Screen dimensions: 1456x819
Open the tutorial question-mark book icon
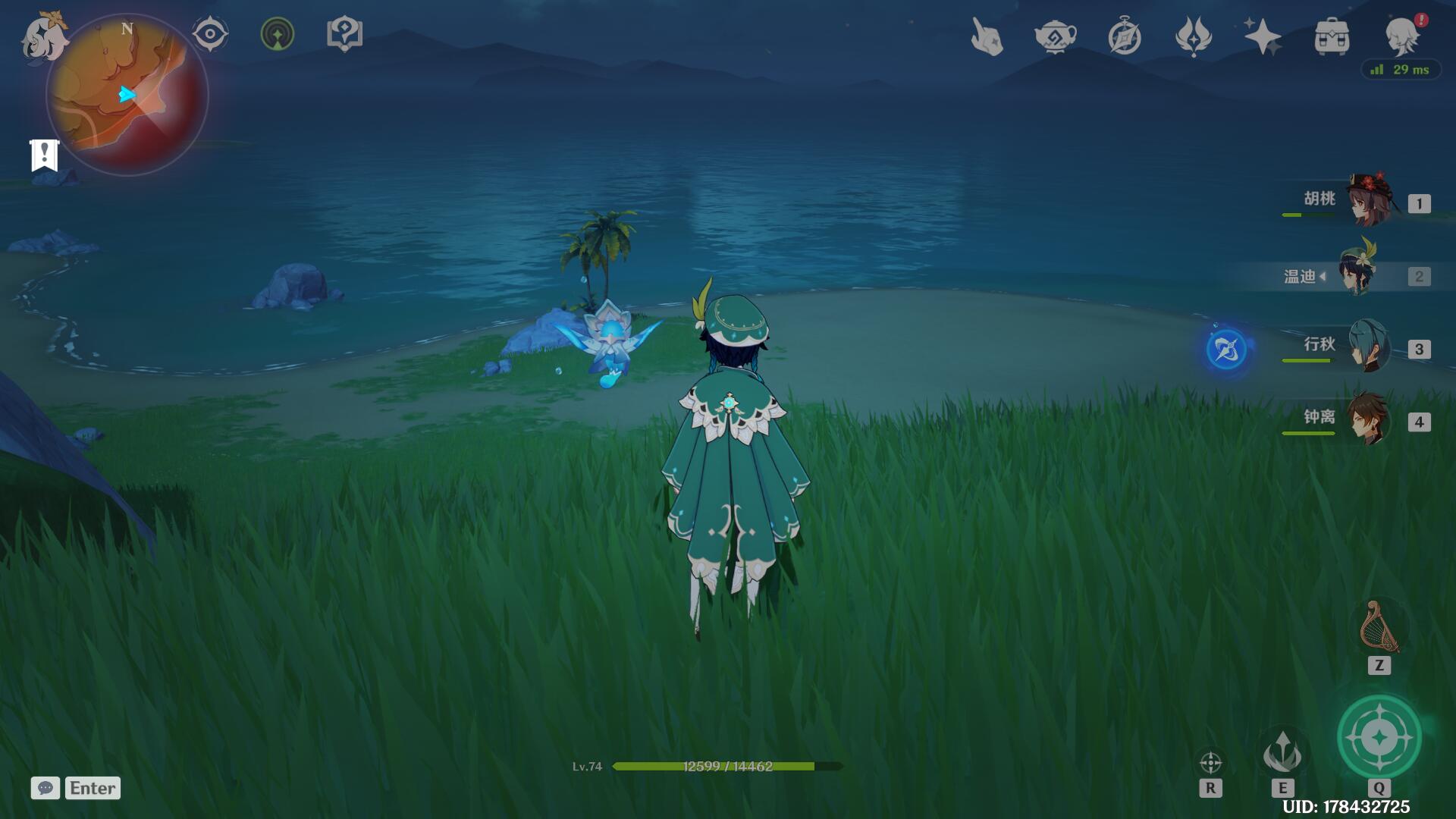click(x=344, y=34)
